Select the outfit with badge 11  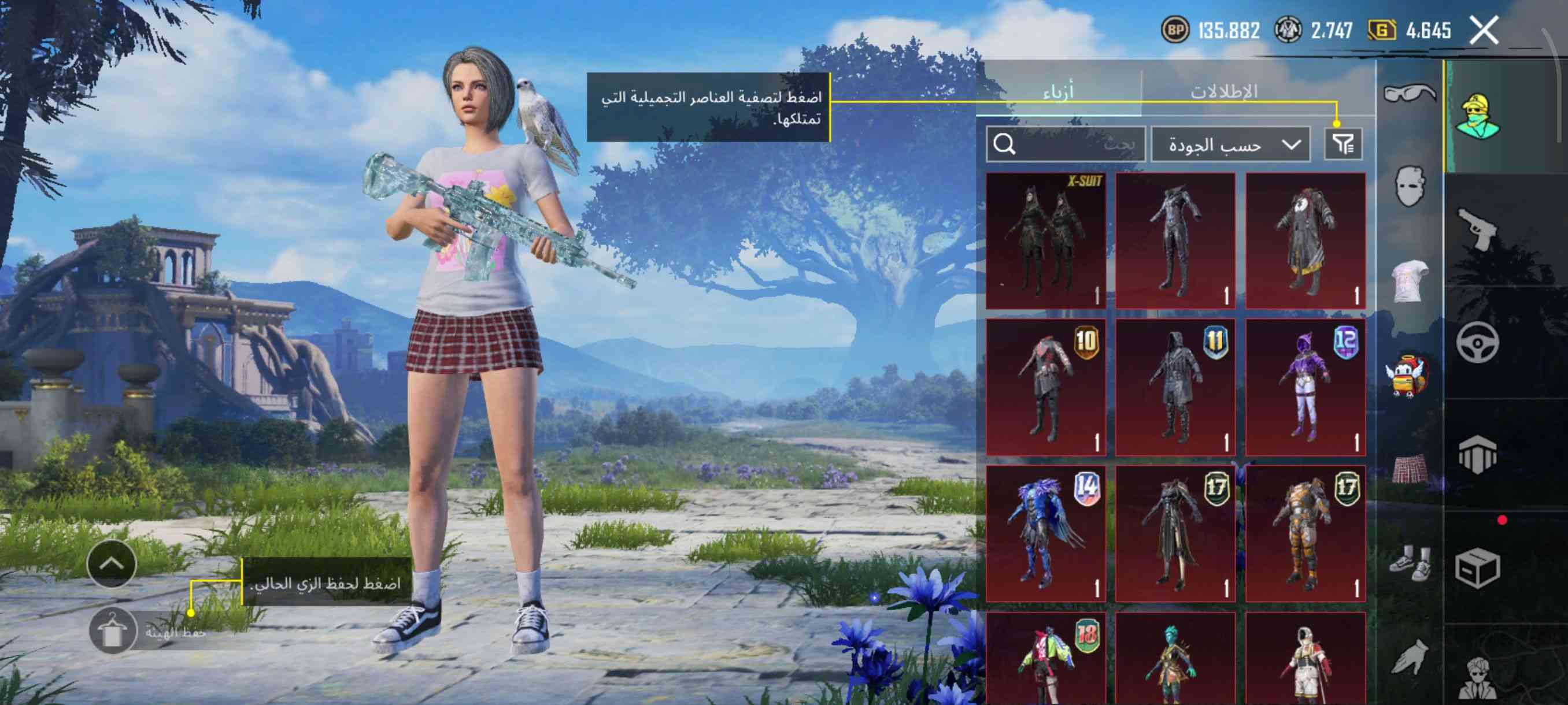point(1175,387)
